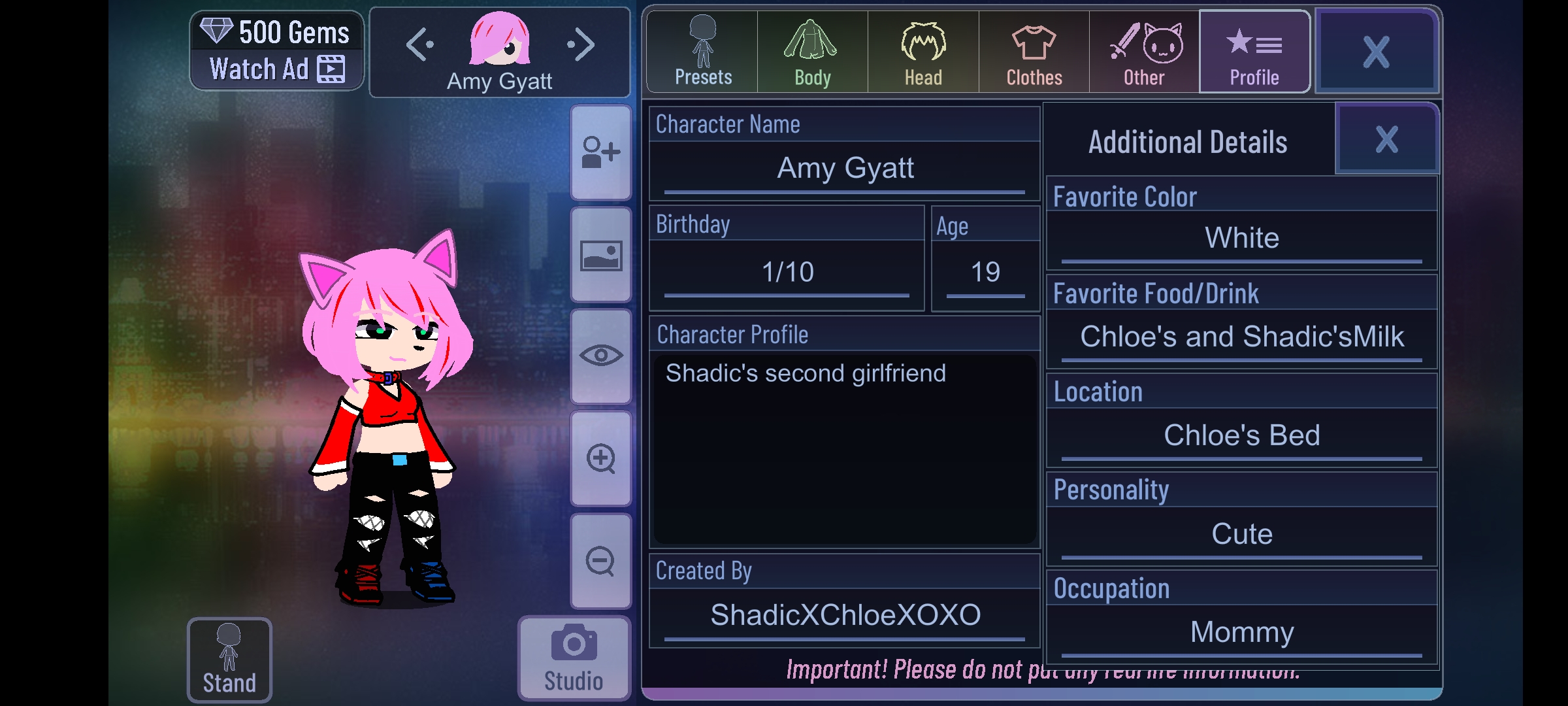Select the next character arrow
Viewport: 1568px width, 706px height.
[580, 45]
